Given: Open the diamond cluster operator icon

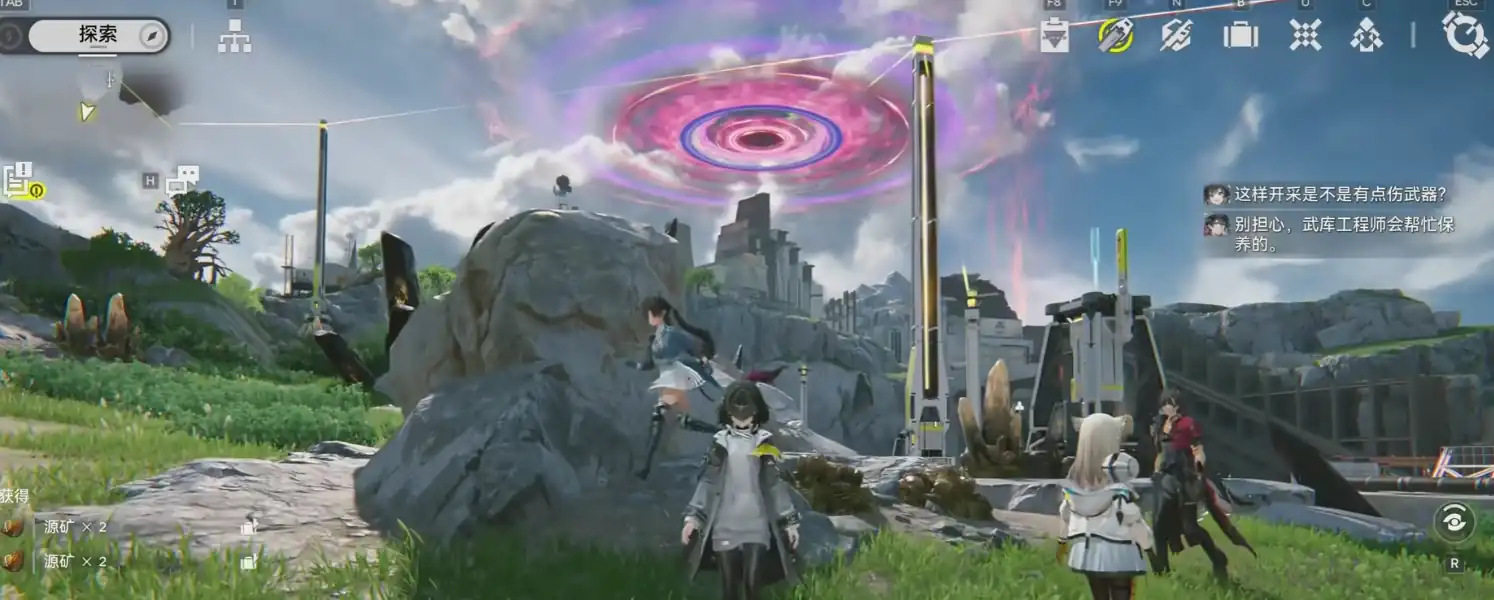Looking at the screenshot, I should pos(1366,35).
